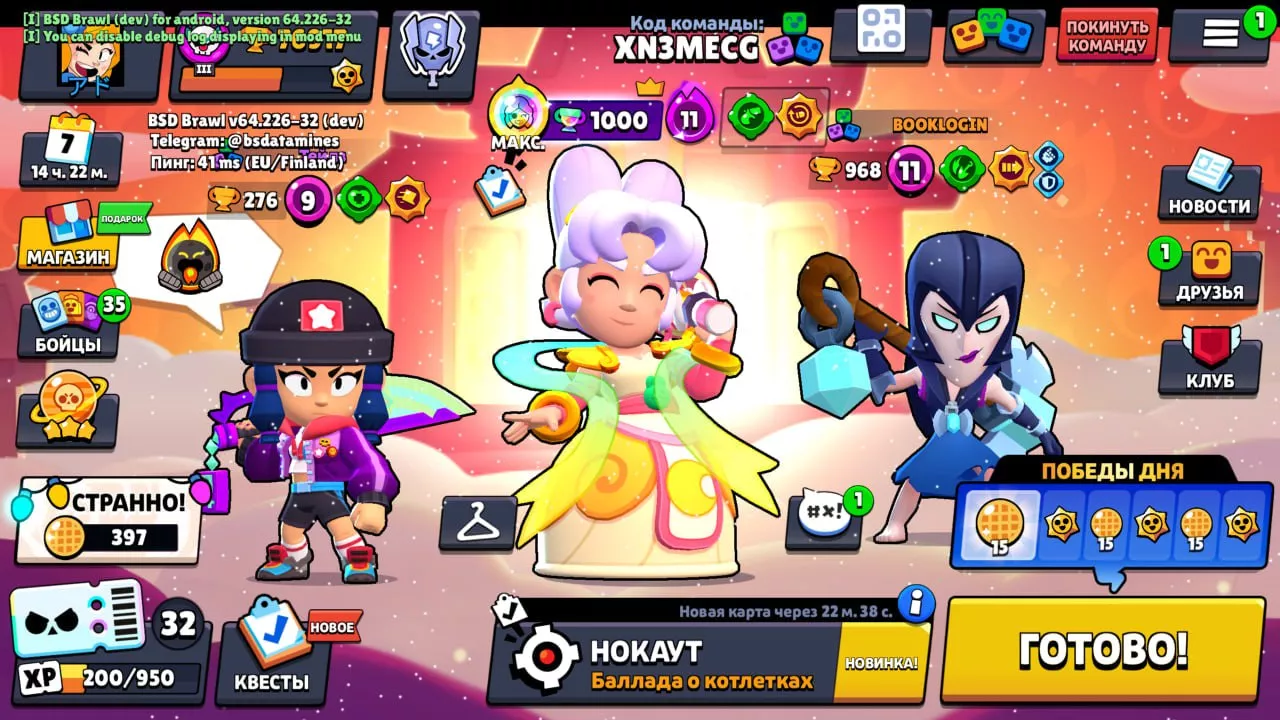This screenshot has height=720, width=1280.
Task: Open the КВЕСТЫ quests menu
Action: click(x=271, y=654)
